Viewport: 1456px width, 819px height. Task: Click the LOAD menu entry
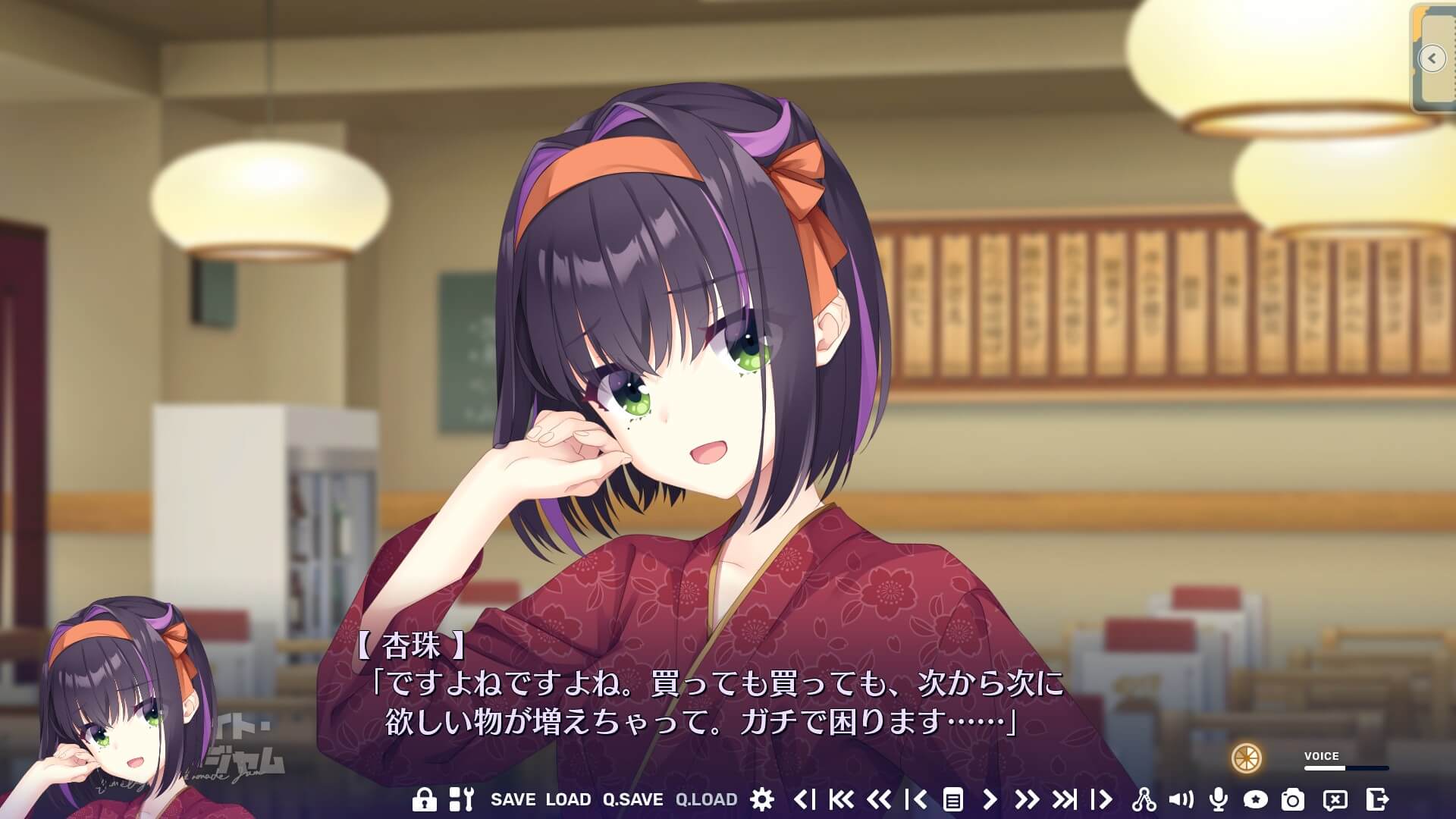coord(567,799)
